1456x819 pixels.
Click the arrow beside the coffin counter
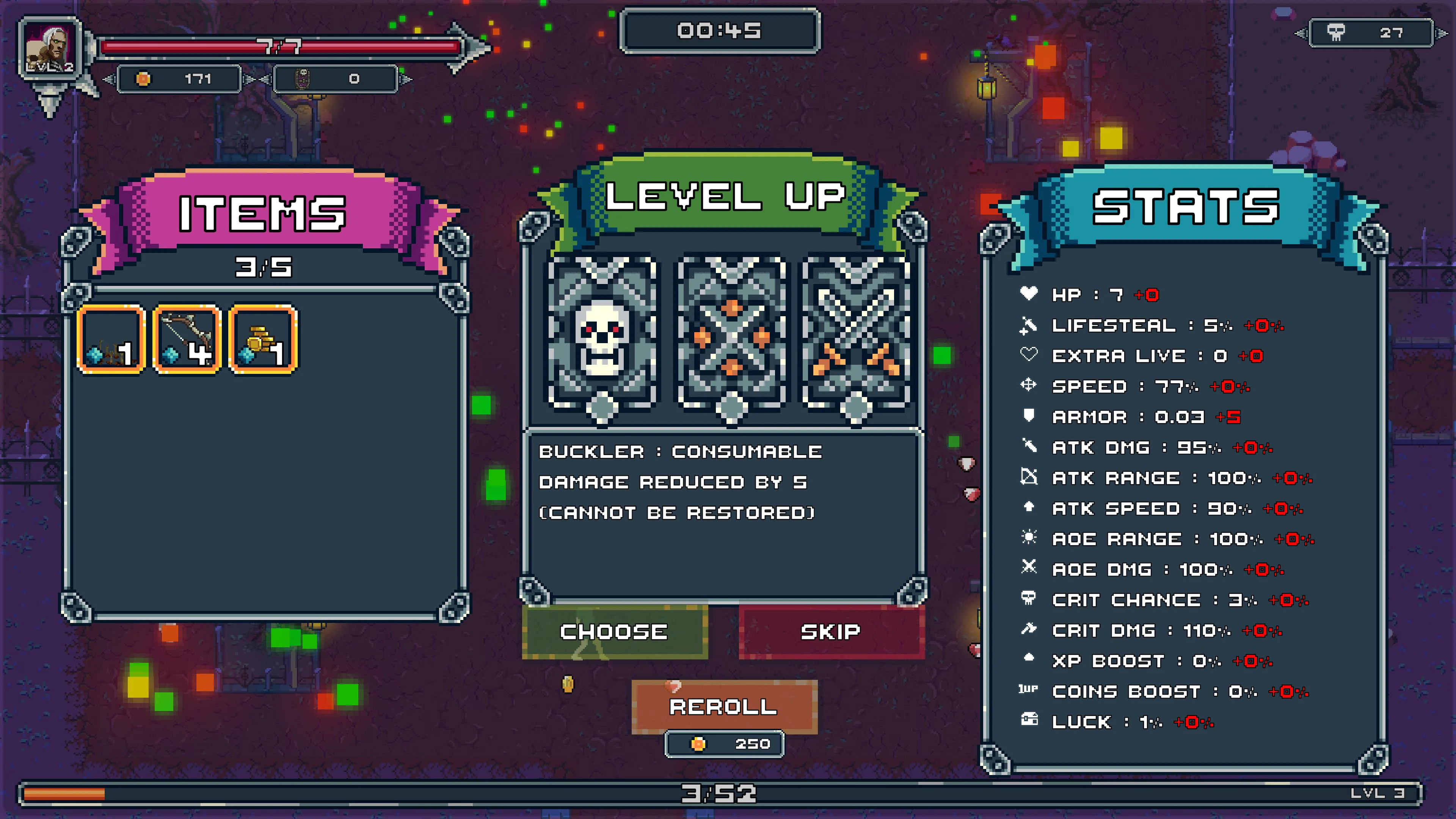click(x=405, y=80)
